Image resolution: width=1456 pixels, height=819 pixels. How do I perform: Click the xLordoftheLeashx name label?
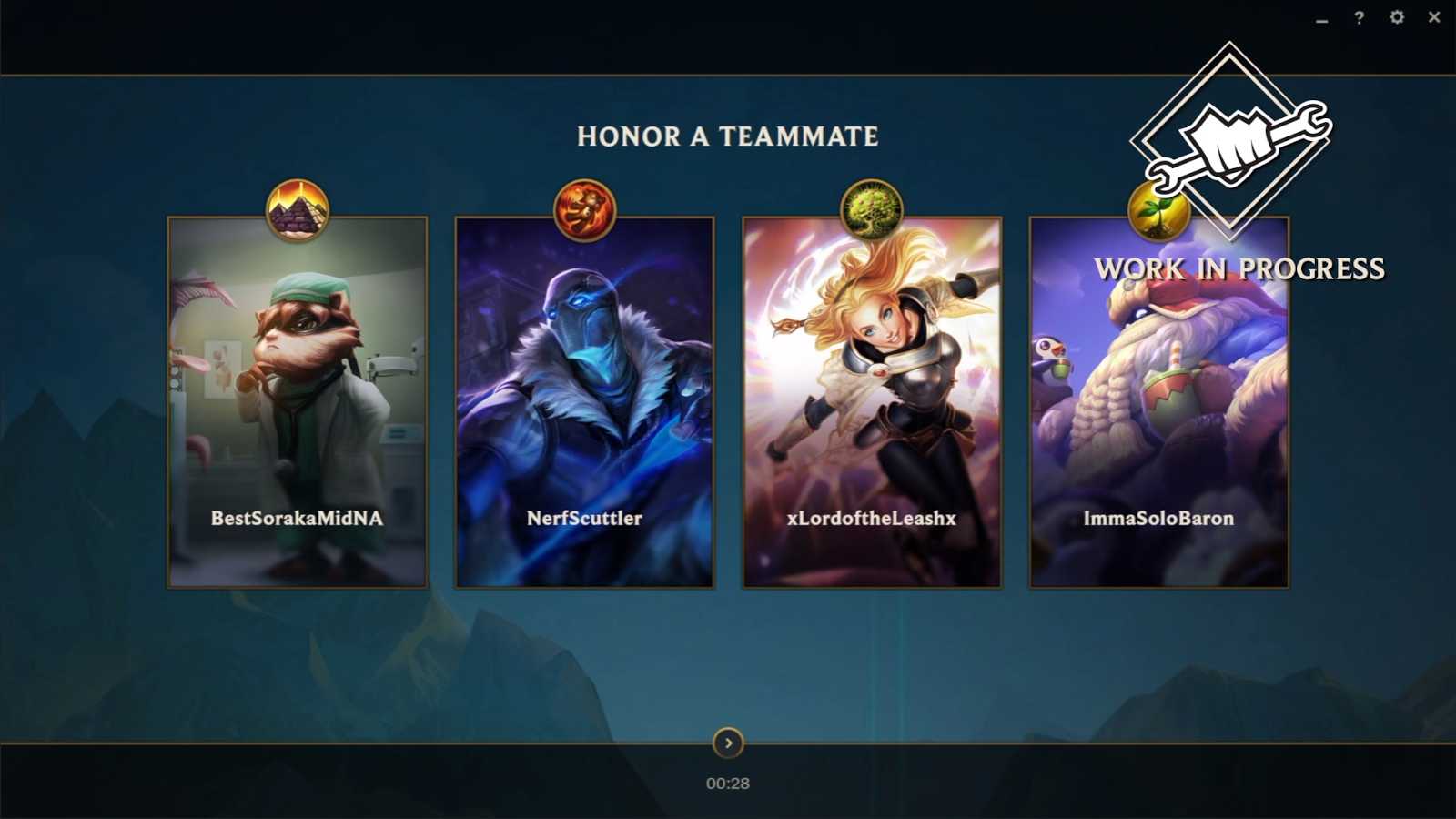873,519
